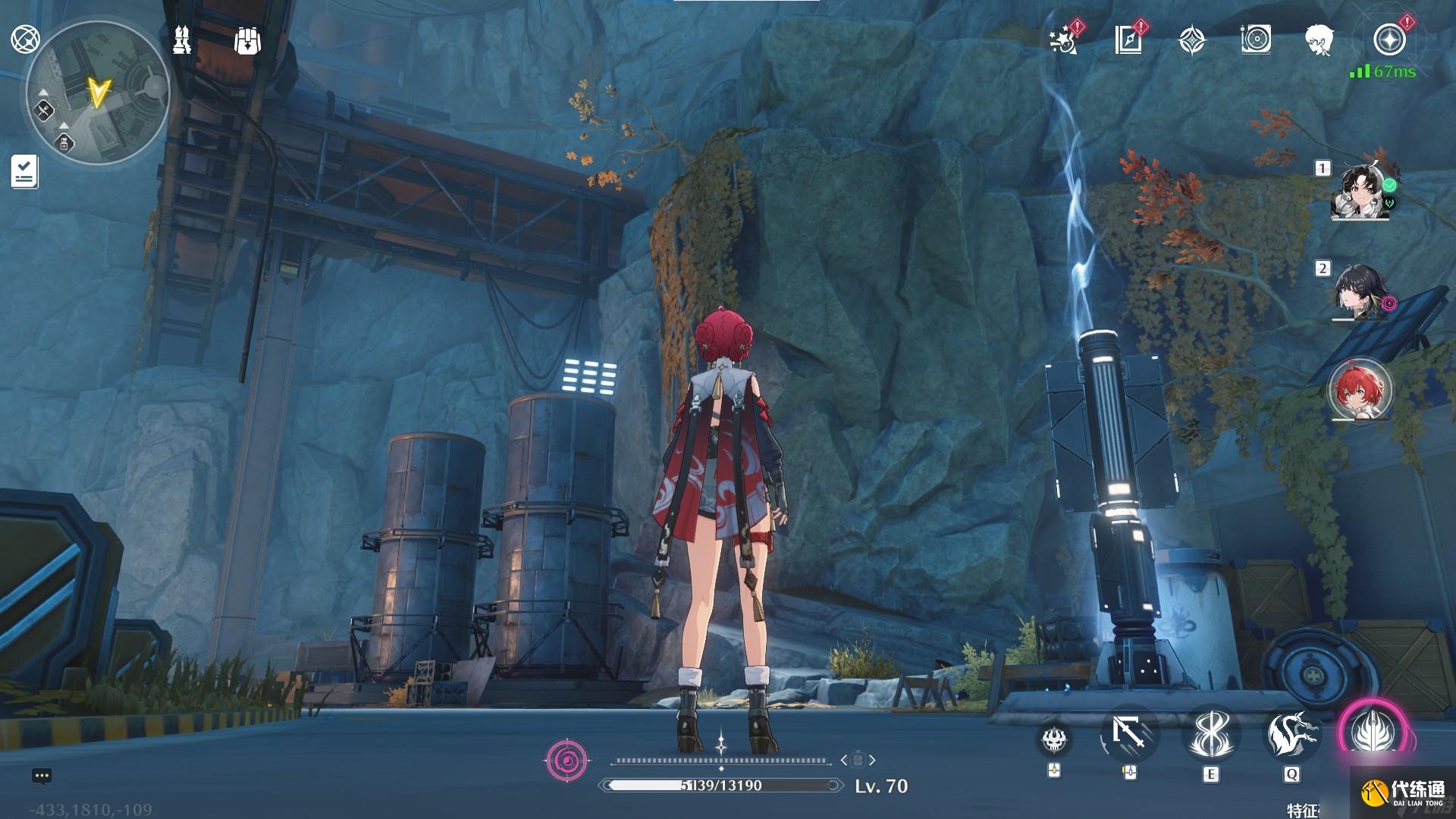
Task: Activate the dragon skill labeled Q
Action: (x=1291, y=734)
